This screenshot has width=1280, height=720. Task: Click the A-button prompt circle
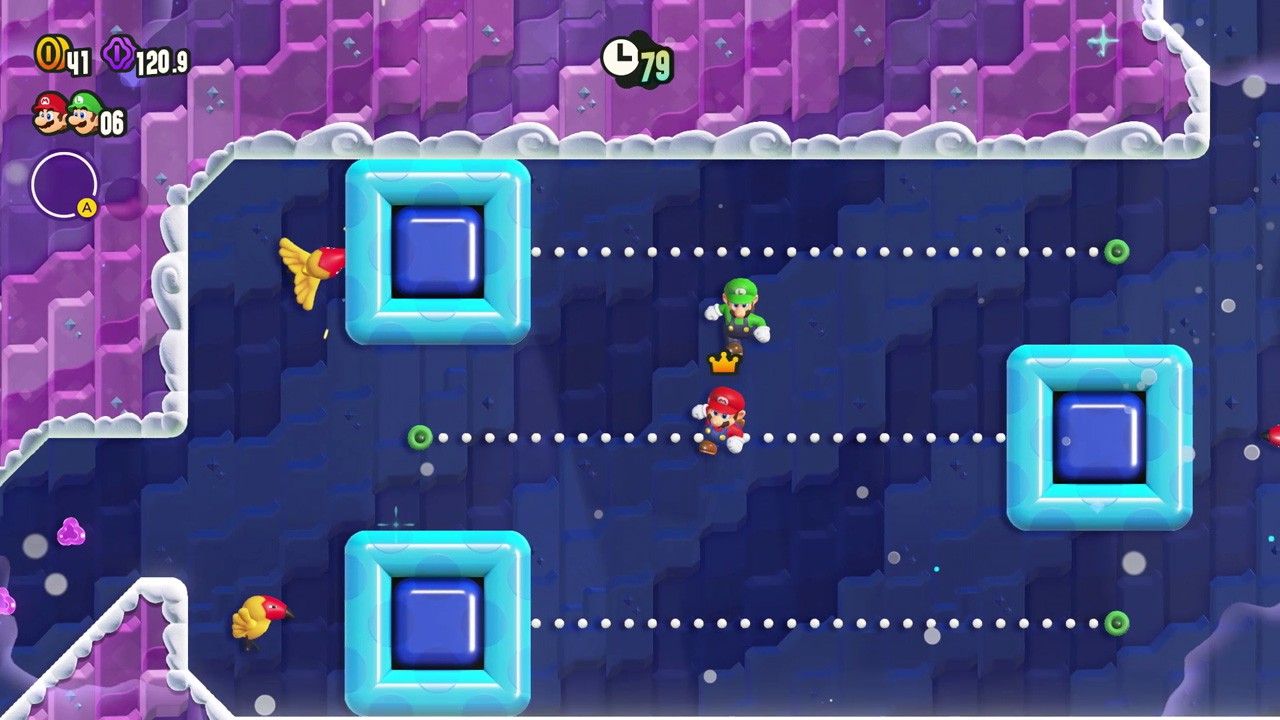(64, 186)
